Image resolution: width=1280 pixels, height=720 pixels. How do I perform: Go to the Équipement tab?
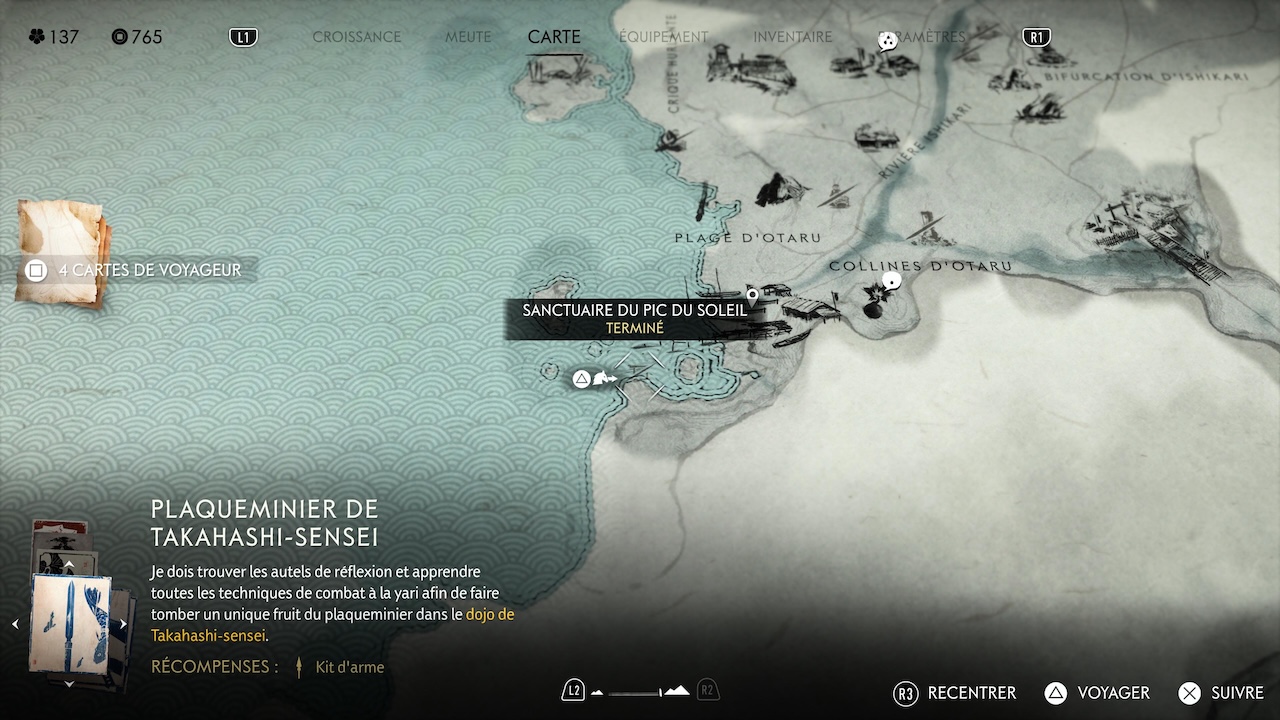[663, 37]
